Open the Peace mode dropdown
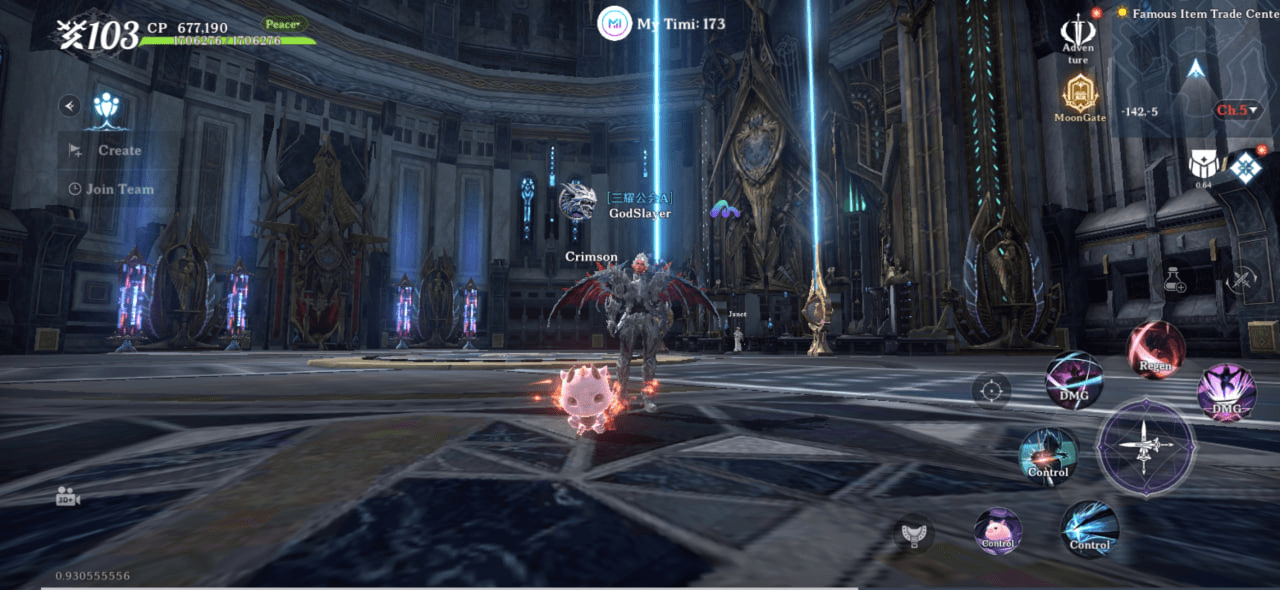Viewport: 1280px width, 590px height. point(286,24)
